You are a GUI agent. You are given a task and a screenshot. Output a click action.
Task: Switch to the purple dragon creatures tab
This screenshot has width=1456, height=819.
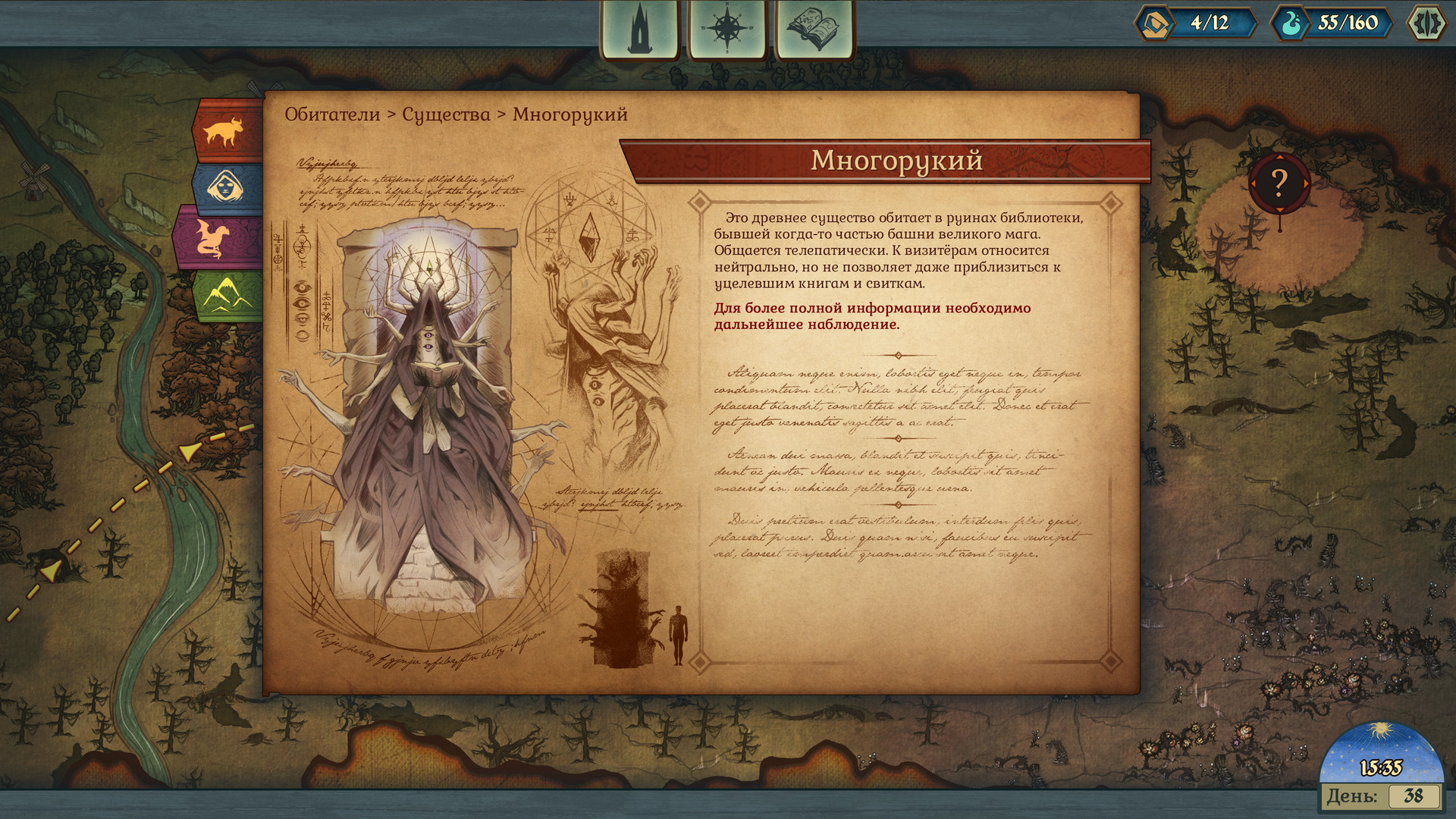[x=218, y=237]
